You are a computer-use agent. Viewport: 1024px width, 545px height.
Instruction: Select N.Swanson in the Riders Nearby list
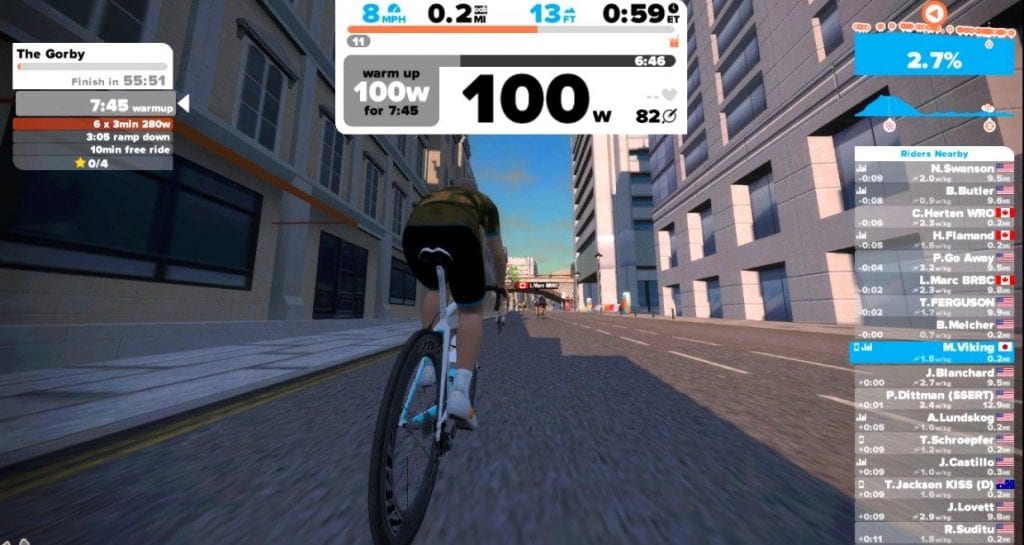(x=933, y=174)
